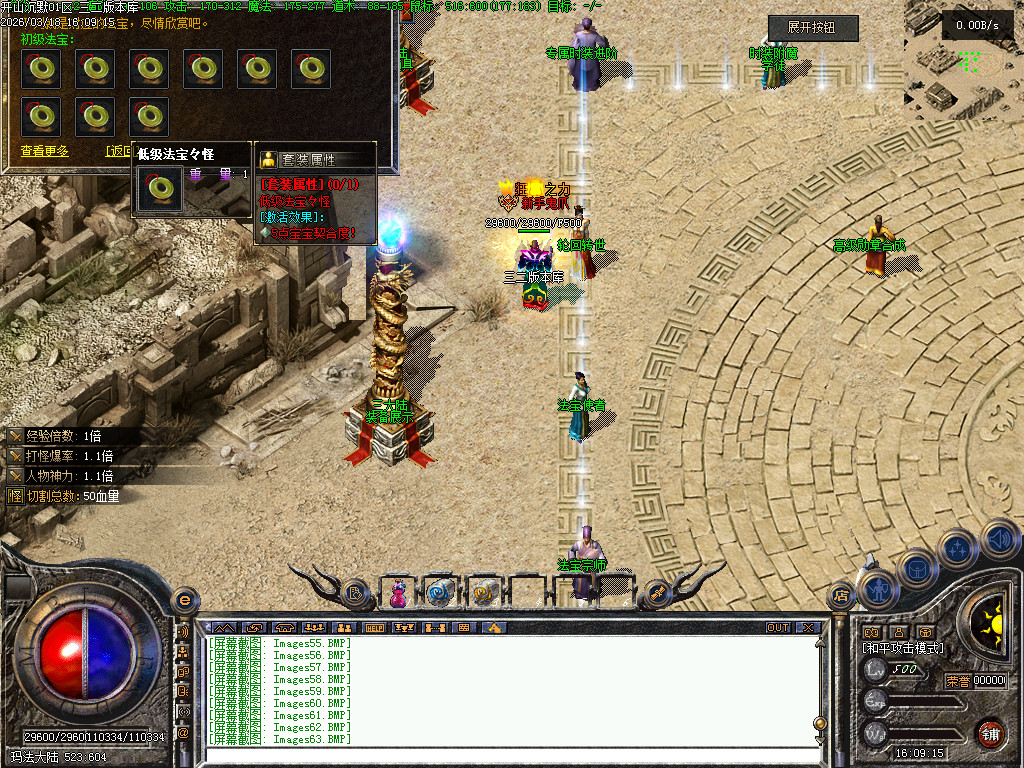Open the 铺 shop round button

click(x=990, y=735)
